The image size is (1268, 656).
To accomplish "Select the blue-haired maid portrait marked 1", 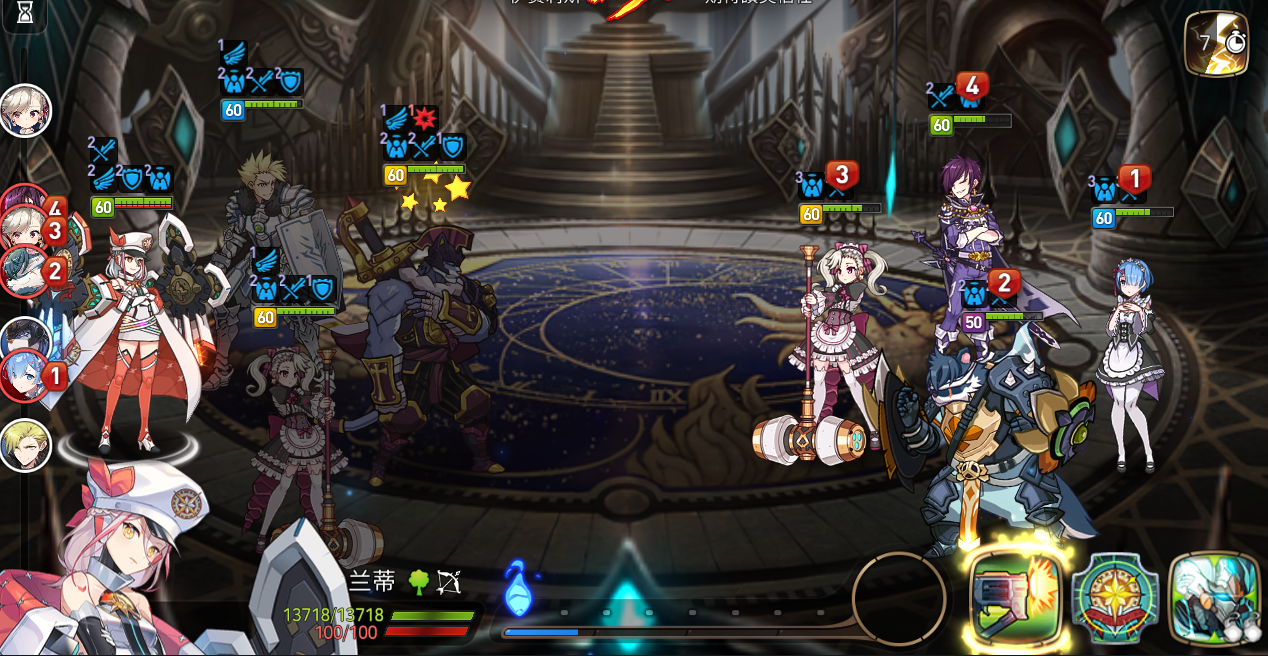I will click(x=25, y=377).
